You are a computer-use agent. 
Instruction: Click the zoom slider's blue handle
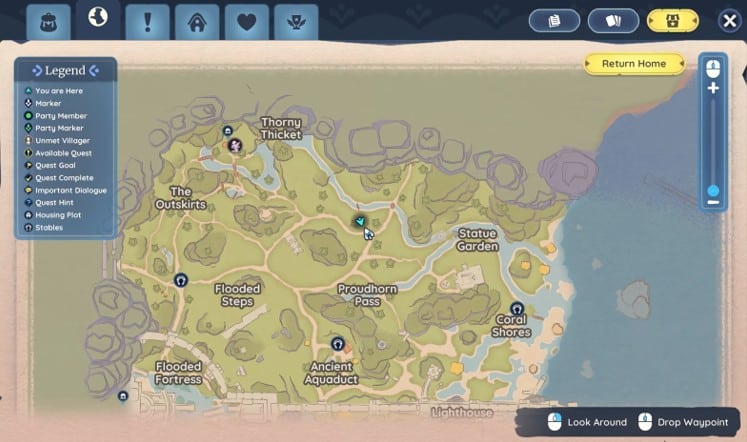pos(713,190)
